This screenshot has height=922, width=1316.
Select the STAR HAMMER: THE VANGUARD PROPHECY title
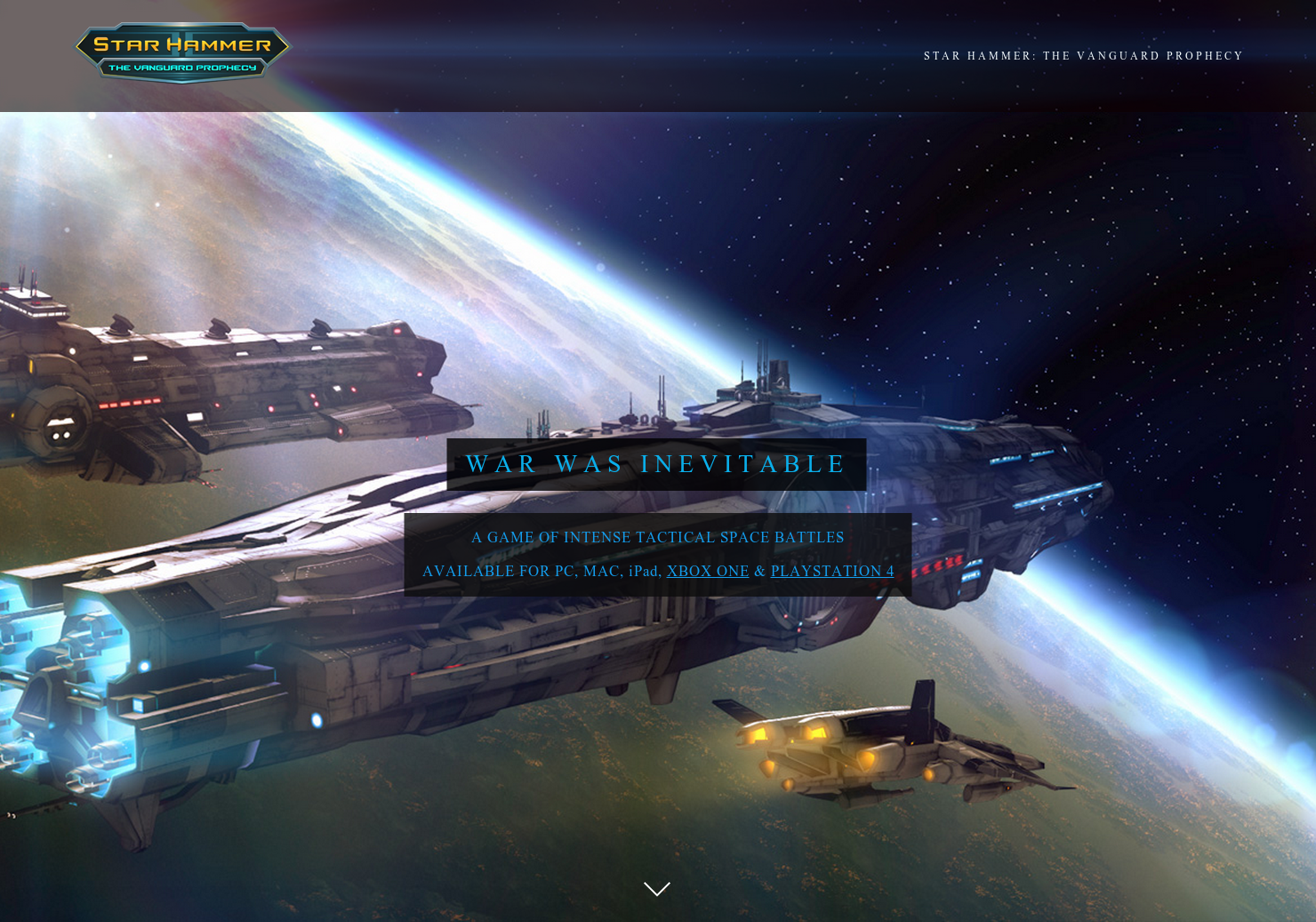pos(1083,55)
